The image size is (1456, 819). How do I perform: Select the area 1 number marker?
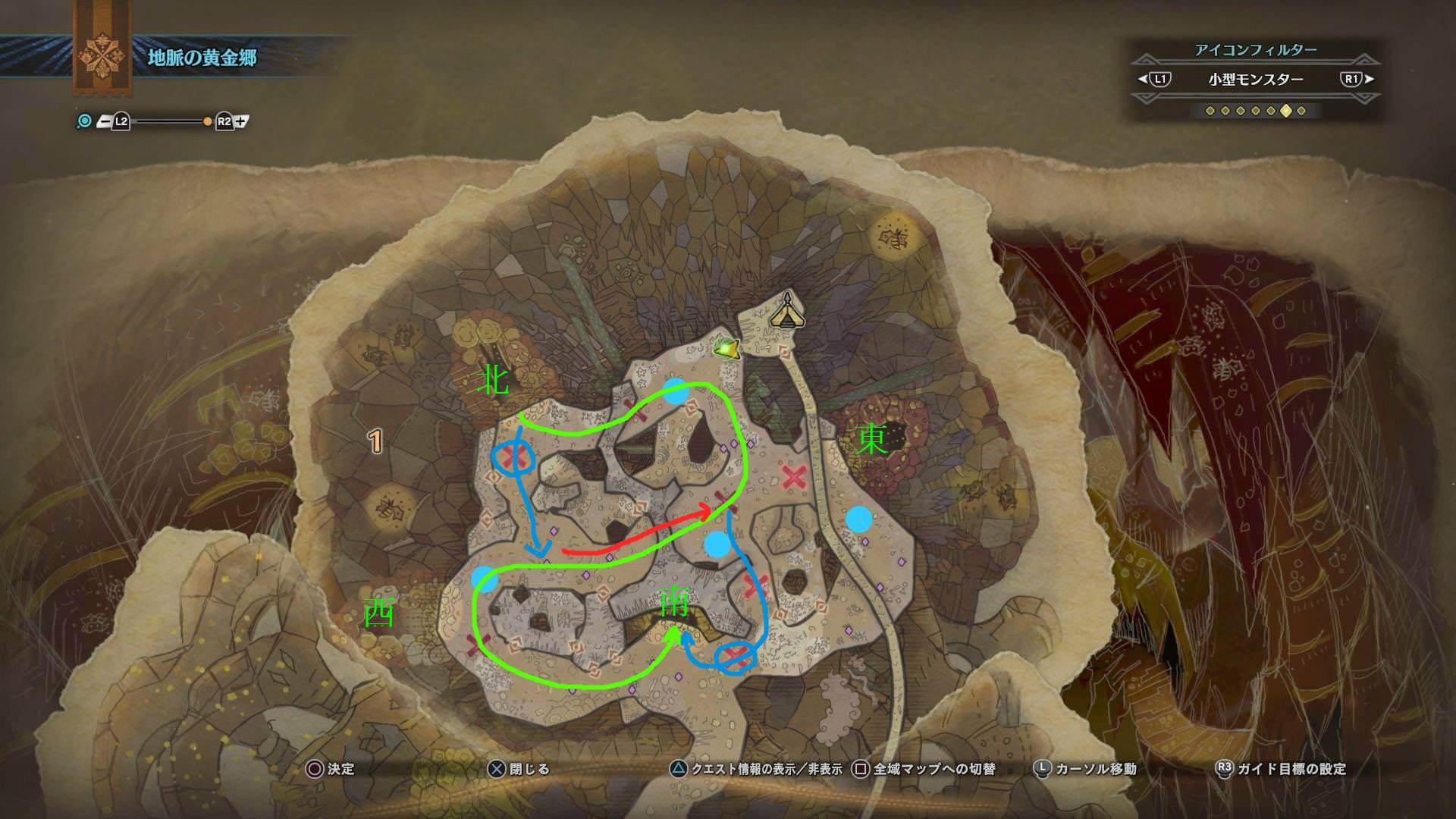coord(375,441)
